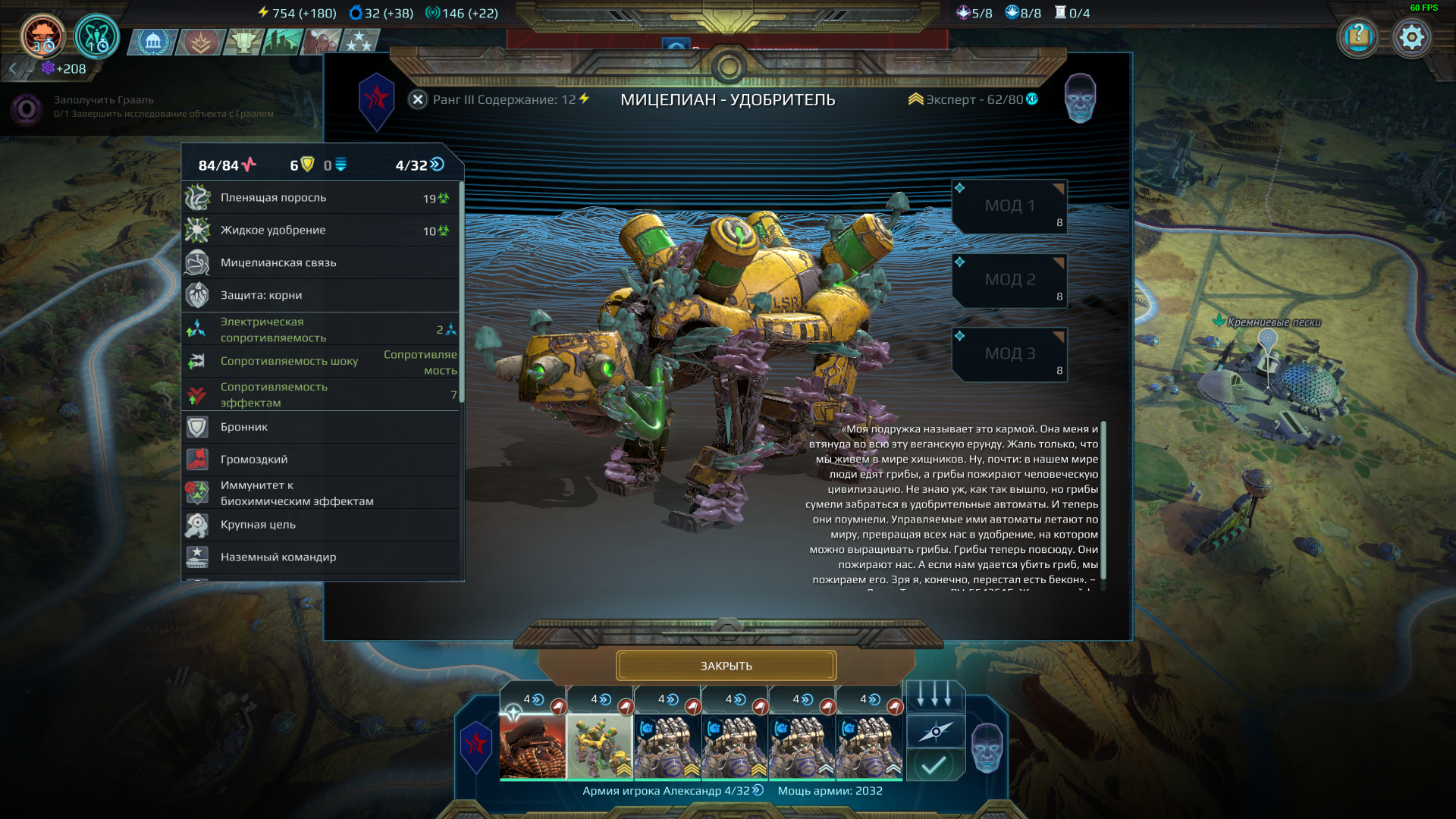Select the Пленящая поросль ability row
This screenshot has height=819, width=1456.
321,198
